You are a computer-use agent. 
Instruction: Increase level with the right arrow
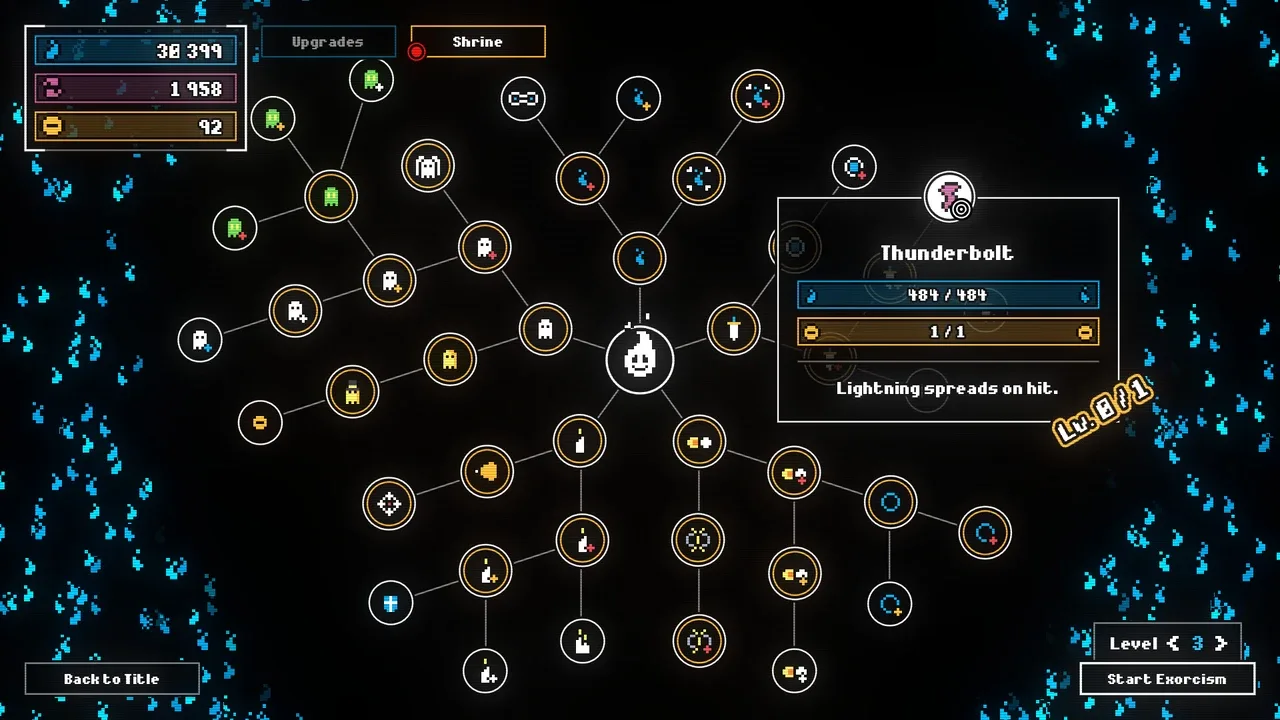click(1220, 644)
